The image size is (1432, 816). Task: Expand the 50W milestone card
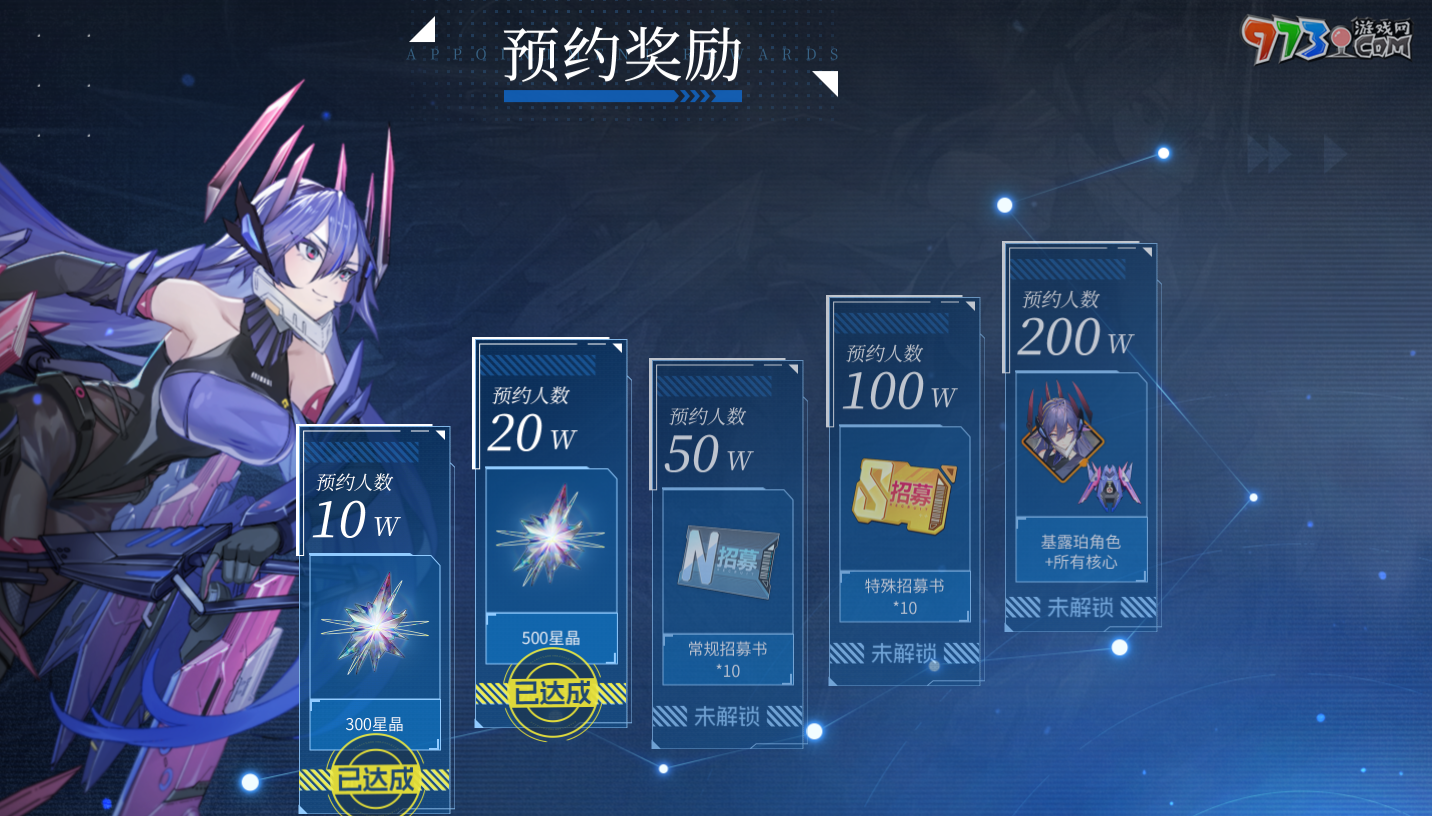[727, 550]
